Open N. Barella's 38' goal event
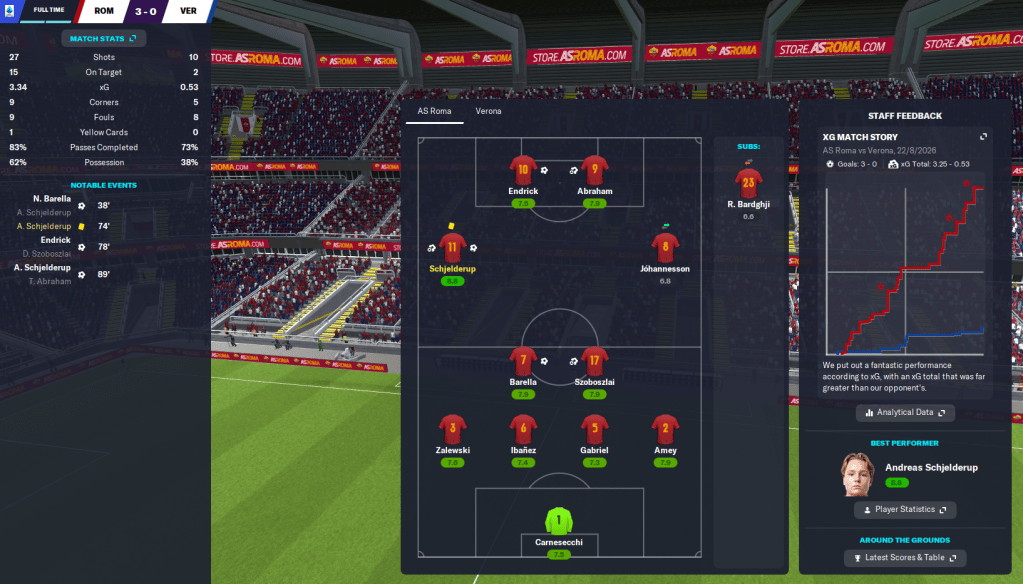1023x584 pixels. (60, 204)
